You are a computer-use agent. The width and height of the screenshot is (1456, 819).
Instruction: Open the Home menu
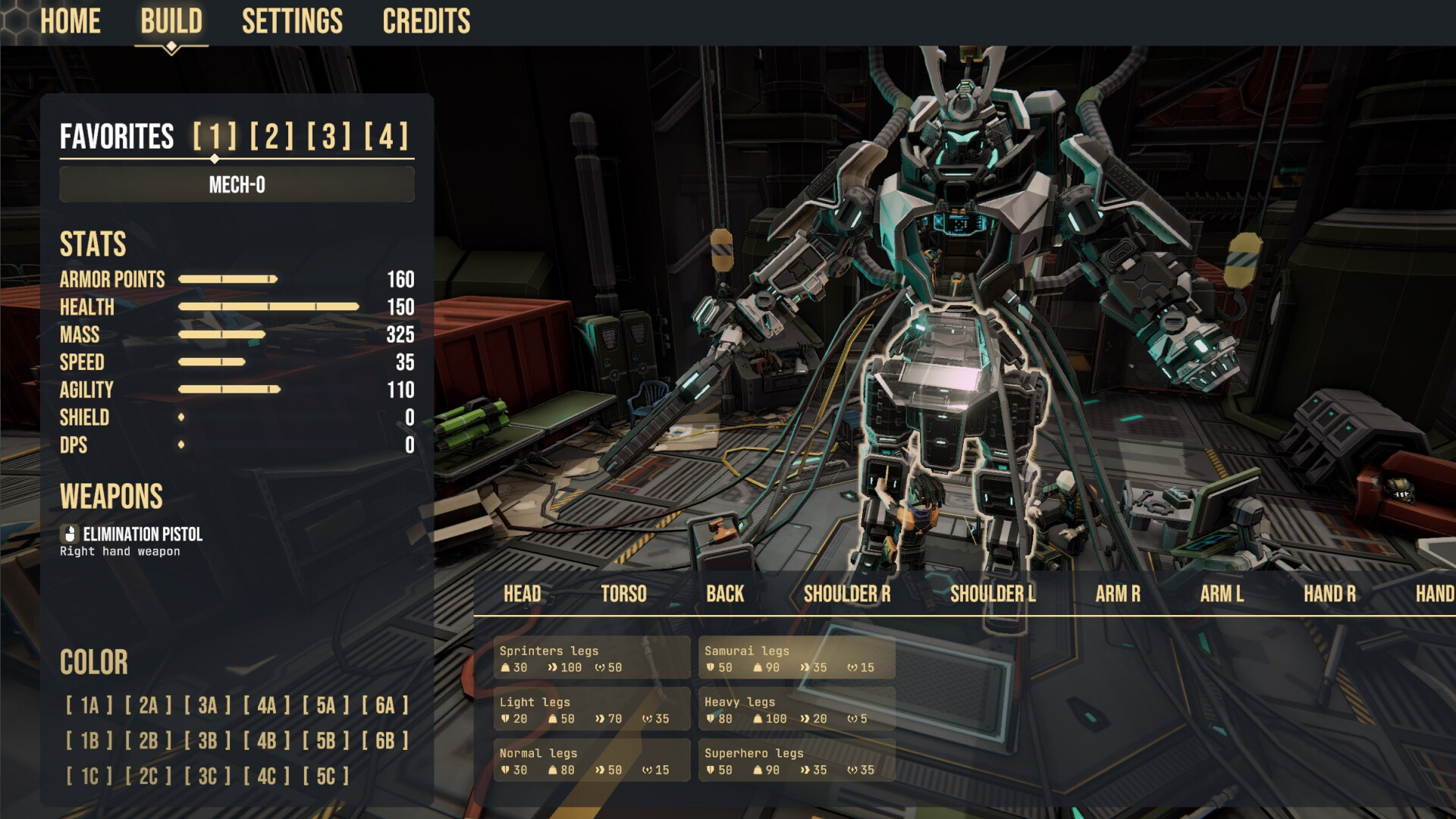coord(70,21)
